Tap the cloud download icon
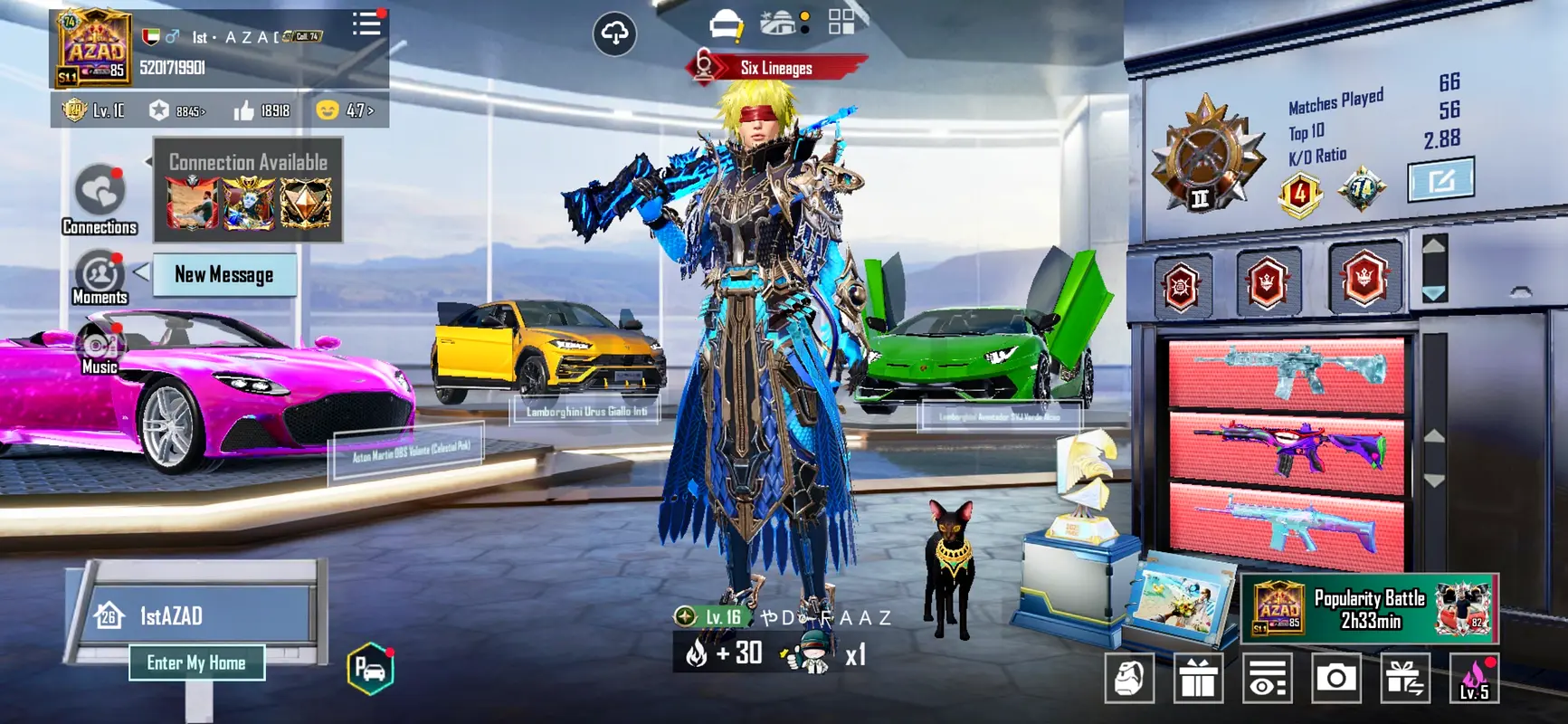1568x724 pixels. (x=614, y=34)
